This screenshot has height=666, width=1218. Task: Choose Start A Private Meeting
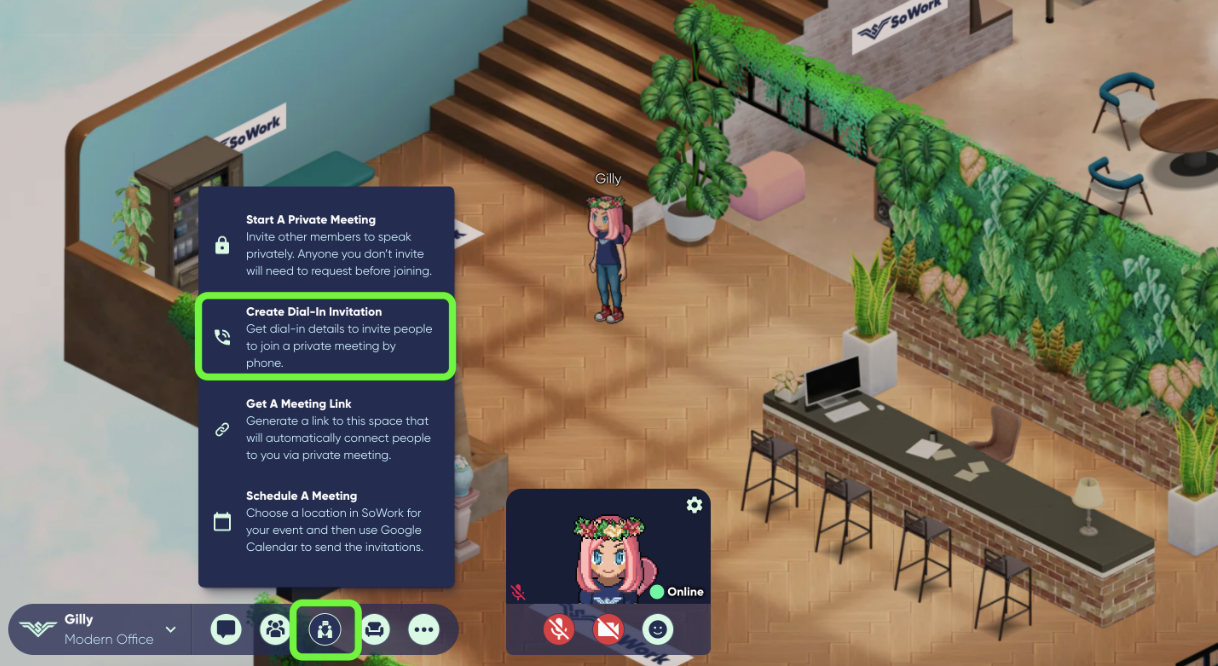(x=326, y=245)
